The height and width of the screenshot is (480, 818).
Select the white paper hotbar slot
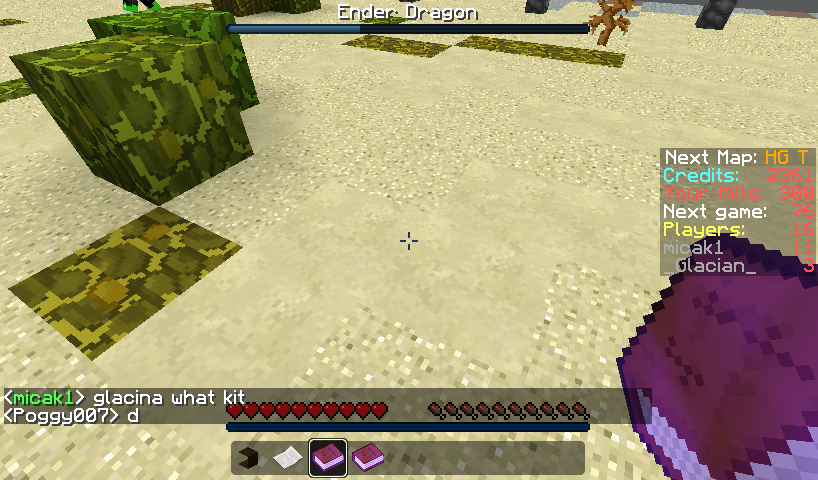(x=288, y=458)
